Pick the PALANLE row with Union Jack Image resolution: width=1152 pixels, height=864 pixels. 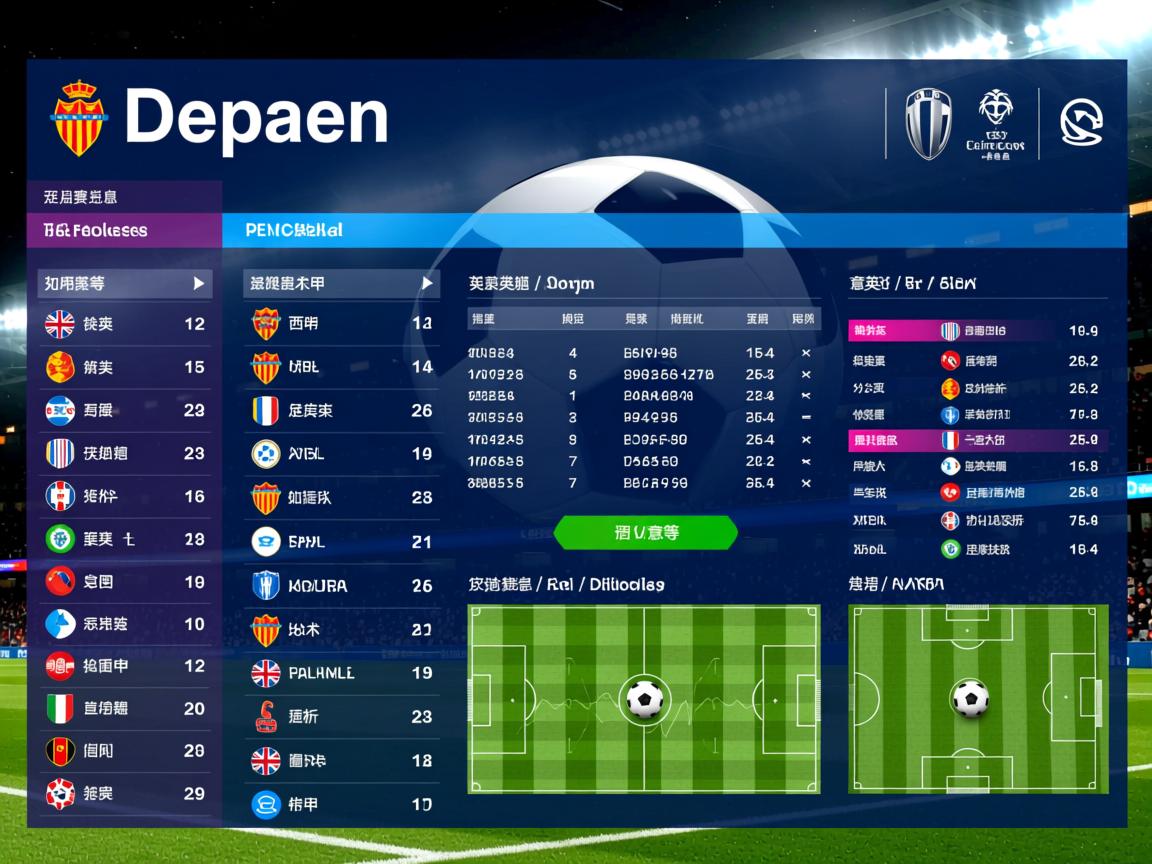341,673
